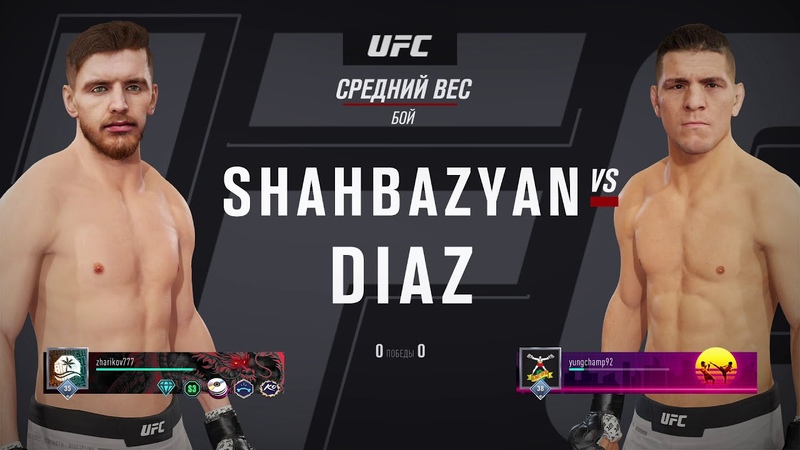Select the blue hexagon badge
The width and height of the screenshot is (800, 450).
tap(242, 387)
